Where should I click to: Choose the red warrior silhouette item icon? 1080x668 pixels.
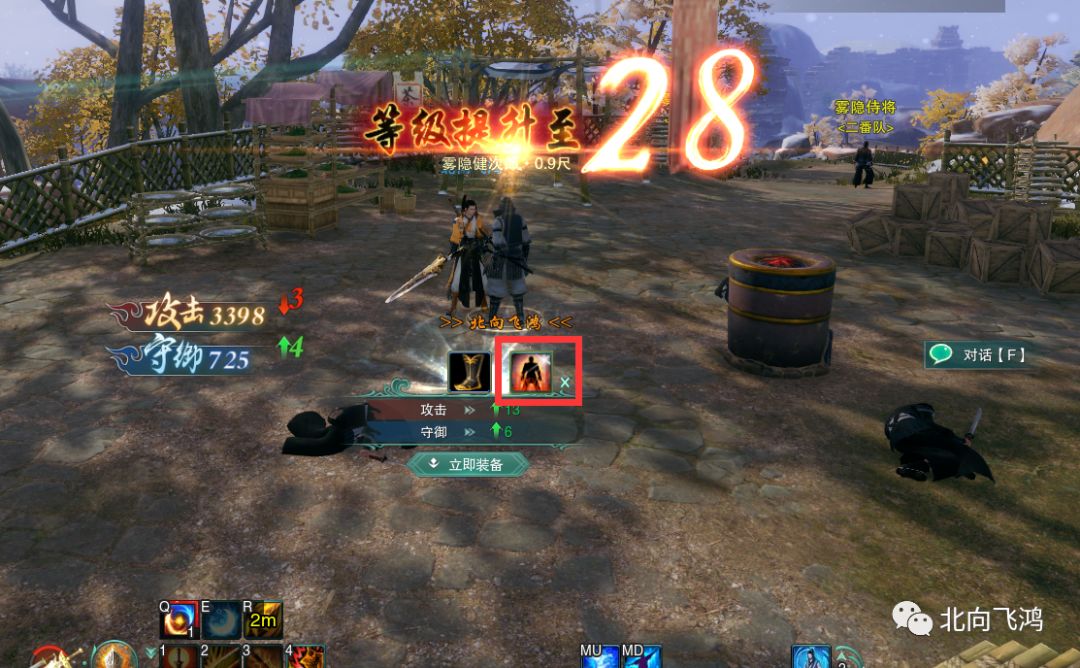click(529, 372)
